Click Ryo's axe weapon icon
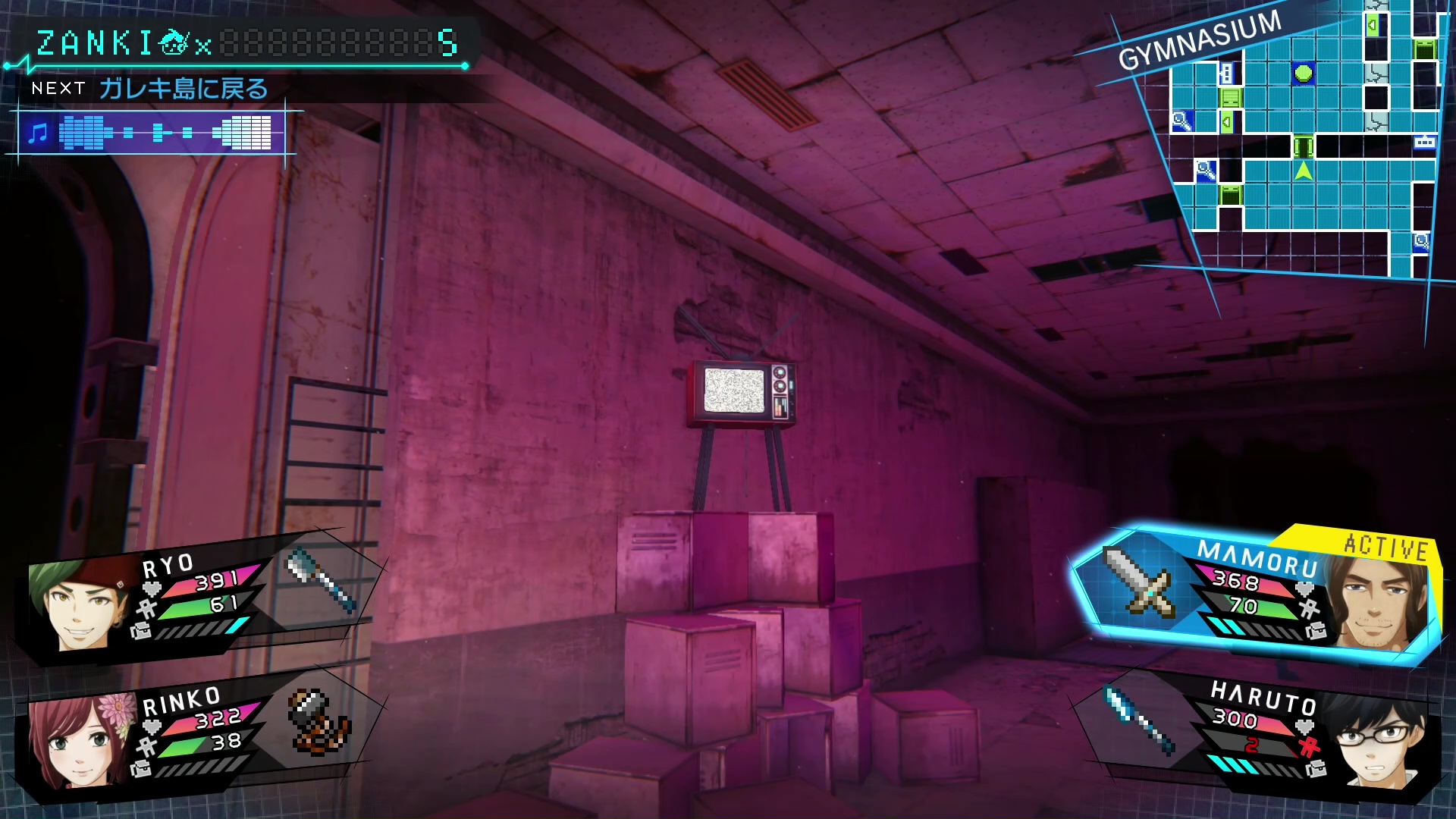This screenshot has width=1456, height=819. (322, 580)
